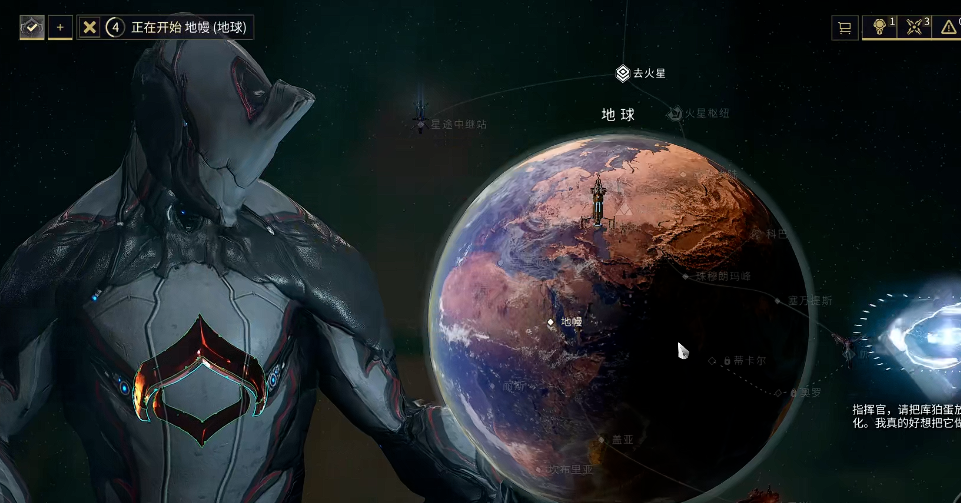Screen dimensions: 961x503
Task: Select the 地幔 mission node
Action: click(x=551, y=322)
